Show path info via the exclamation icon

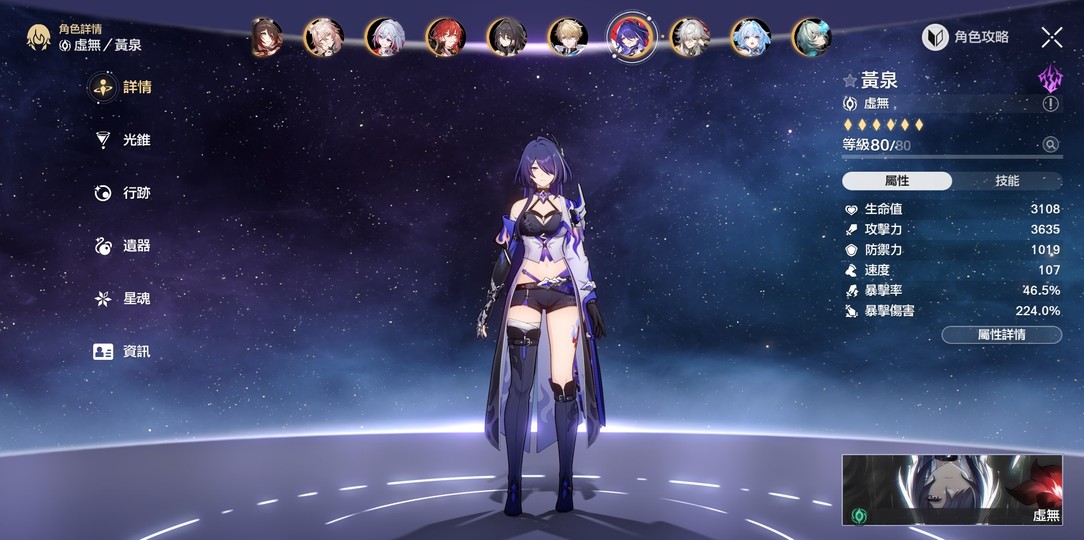point(1050,103)
